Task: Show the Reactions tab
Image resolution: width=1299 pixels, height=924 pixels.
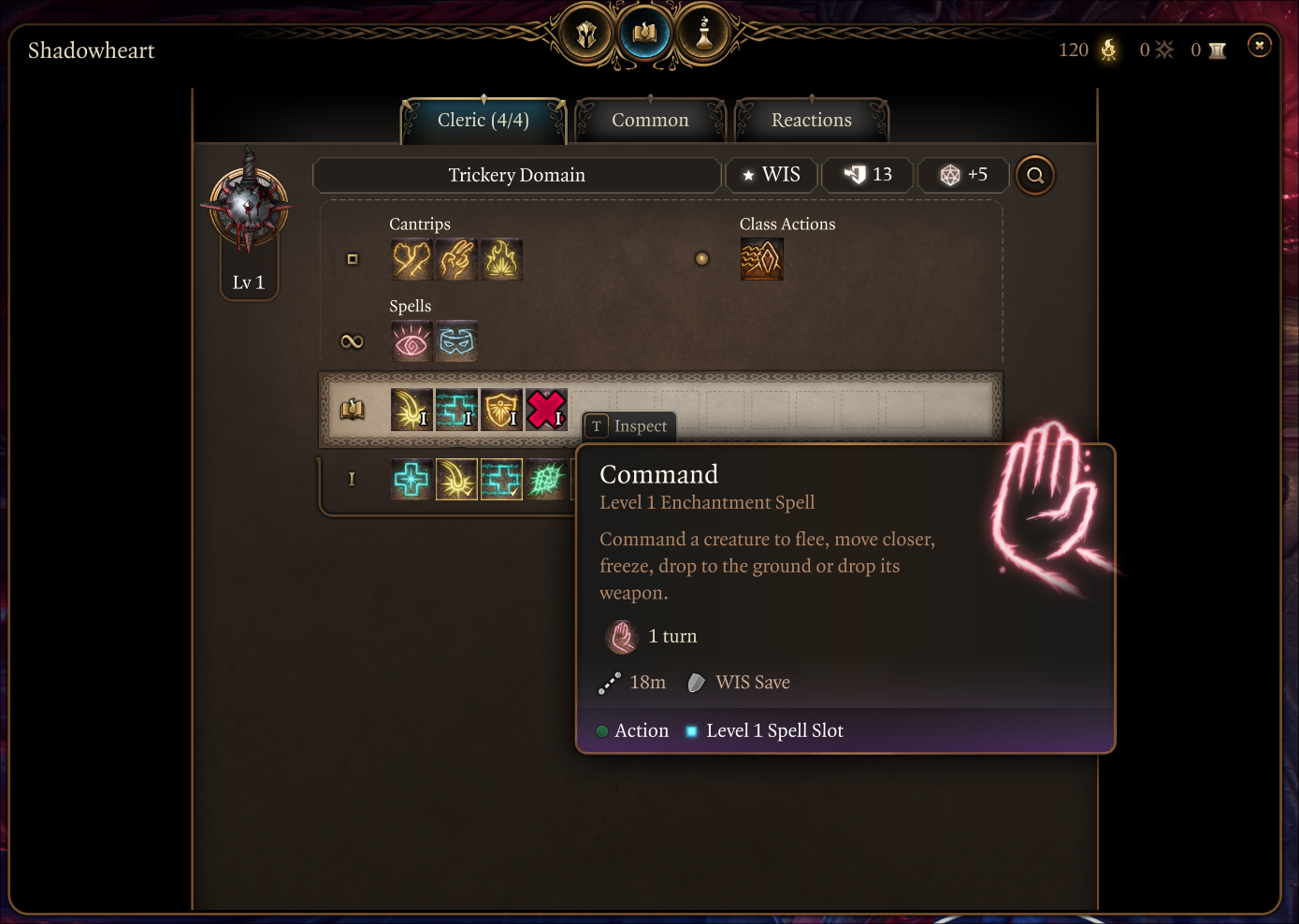Action: pyautogui.click(x=811, y=121)
